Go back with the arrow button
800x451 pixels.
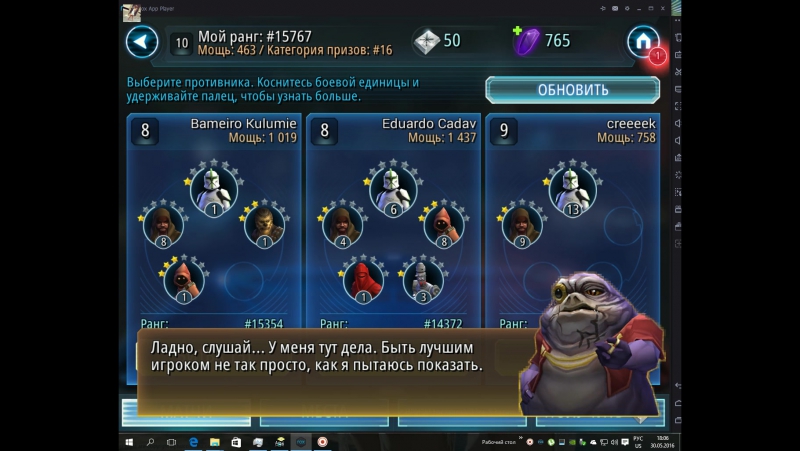point(142,42)
